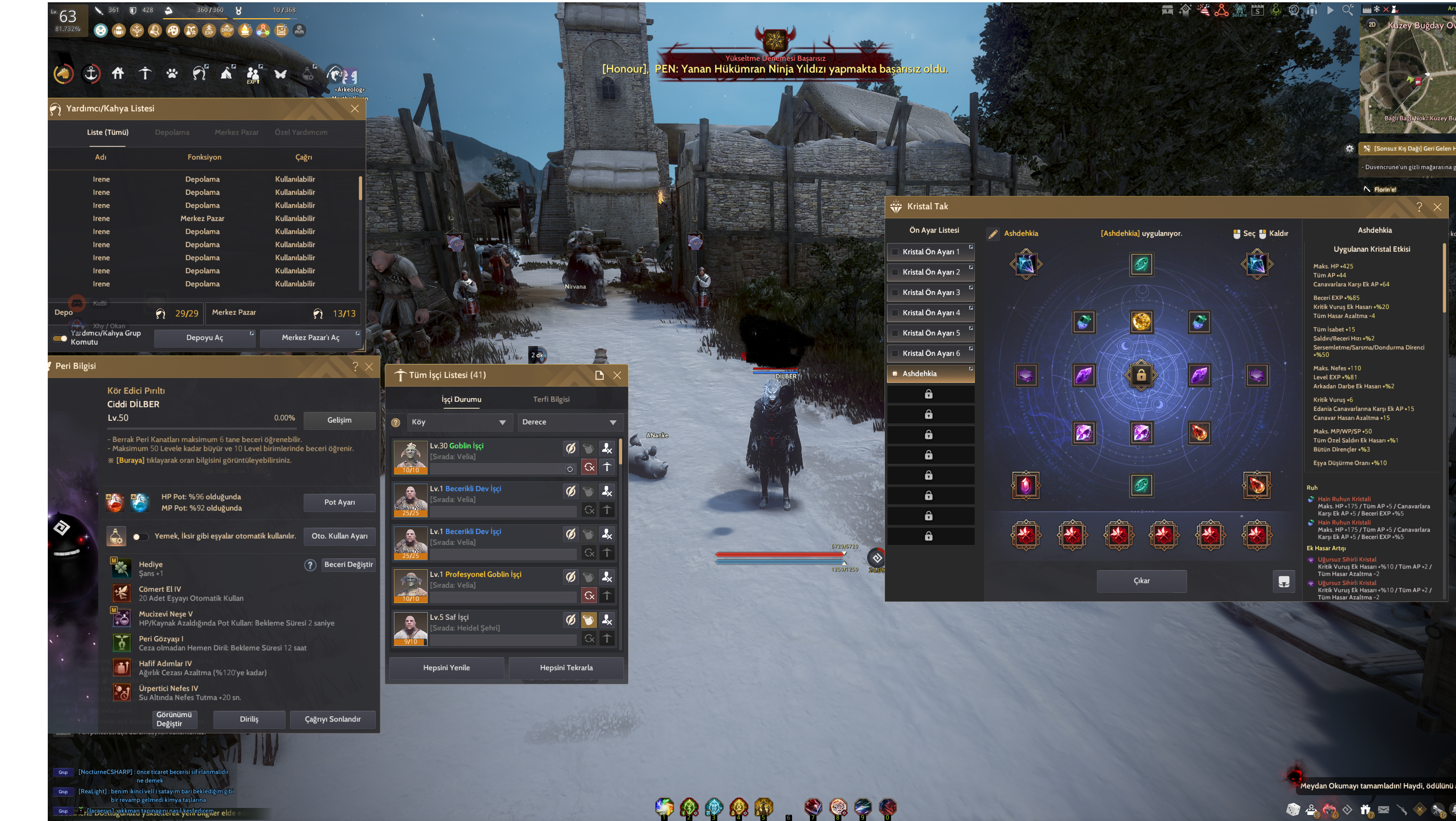Open the Derece sorting dropdown
This screenshot has width=1456, height=821.
point(569,422)
